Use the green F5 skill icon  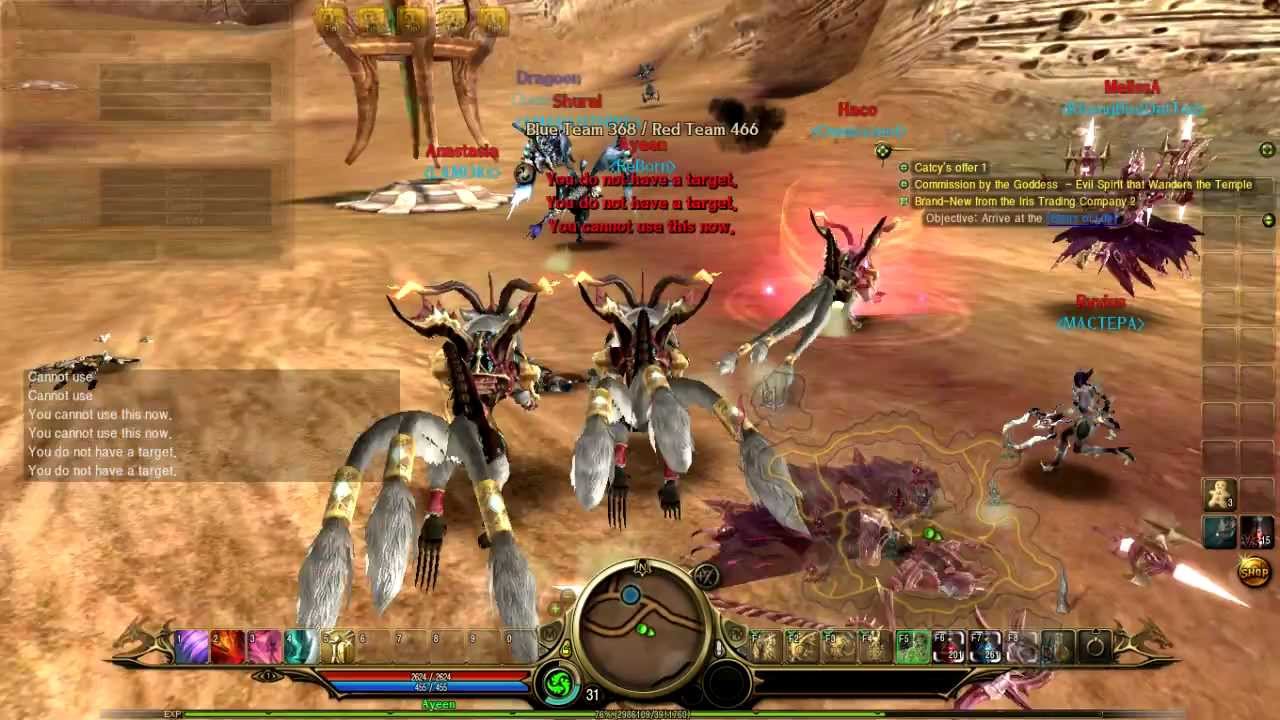911,648
